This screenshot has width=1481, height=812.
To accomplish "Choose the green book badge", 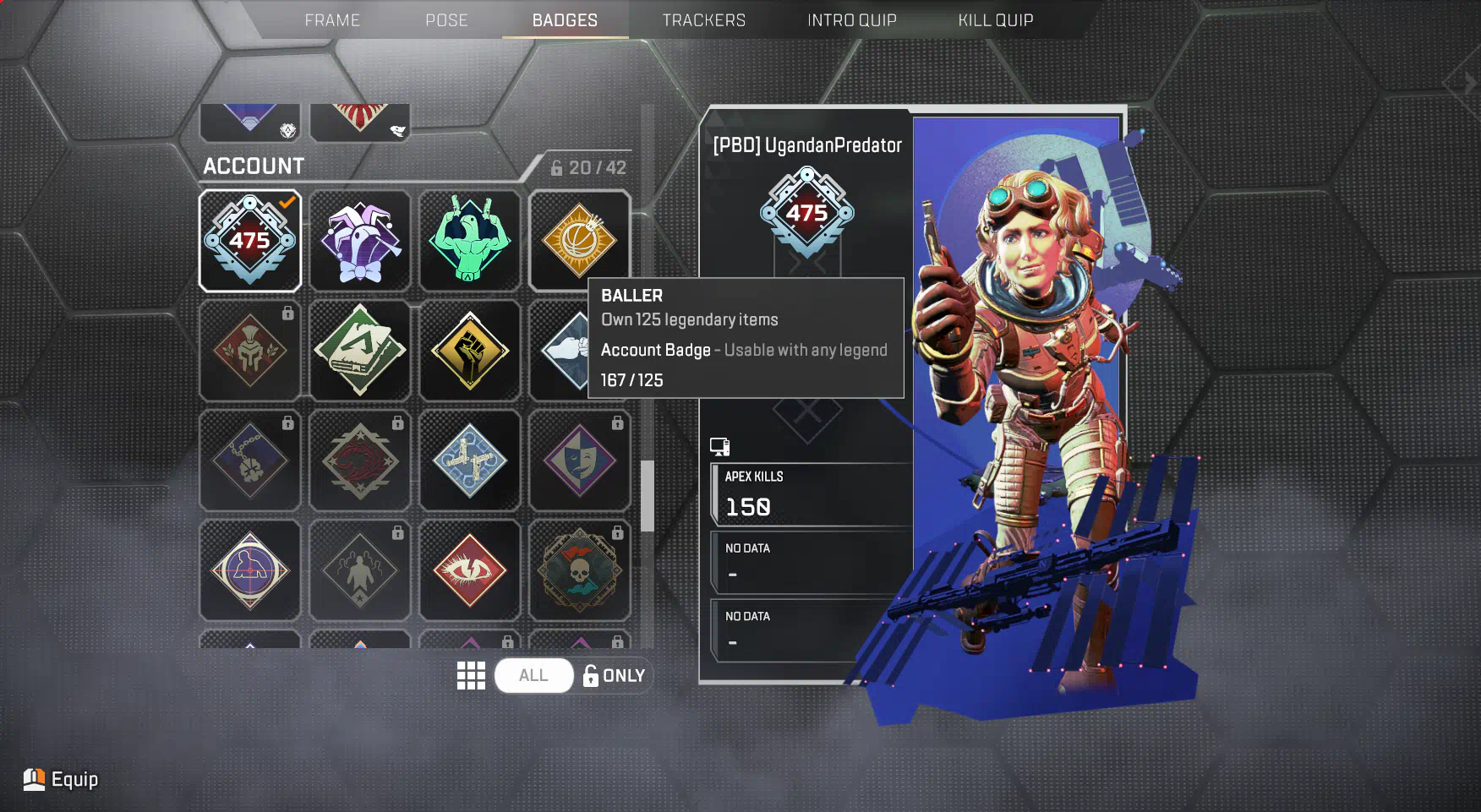I will [360, 351].
